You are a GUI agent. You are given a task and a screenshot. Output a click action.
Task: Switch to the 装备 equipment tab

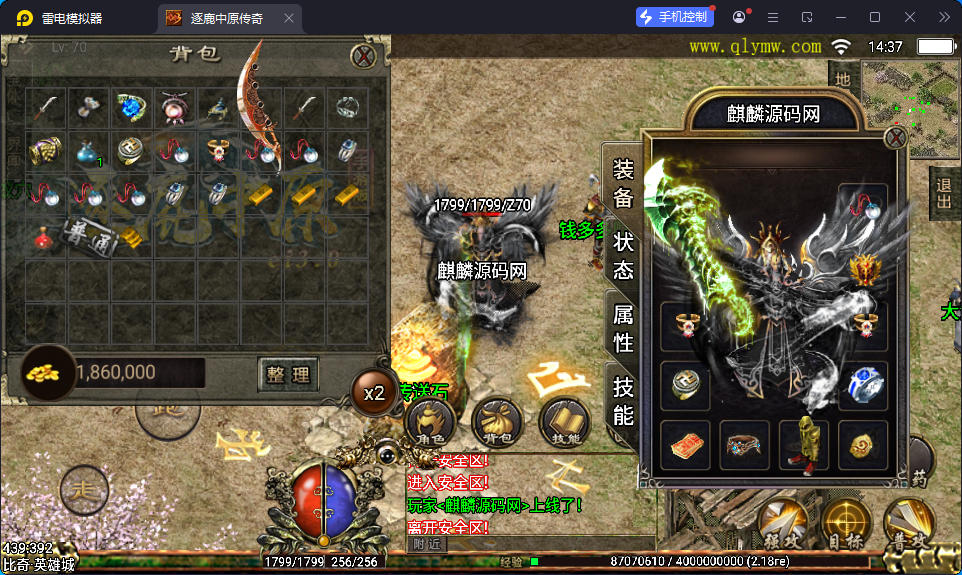(623, 183)
